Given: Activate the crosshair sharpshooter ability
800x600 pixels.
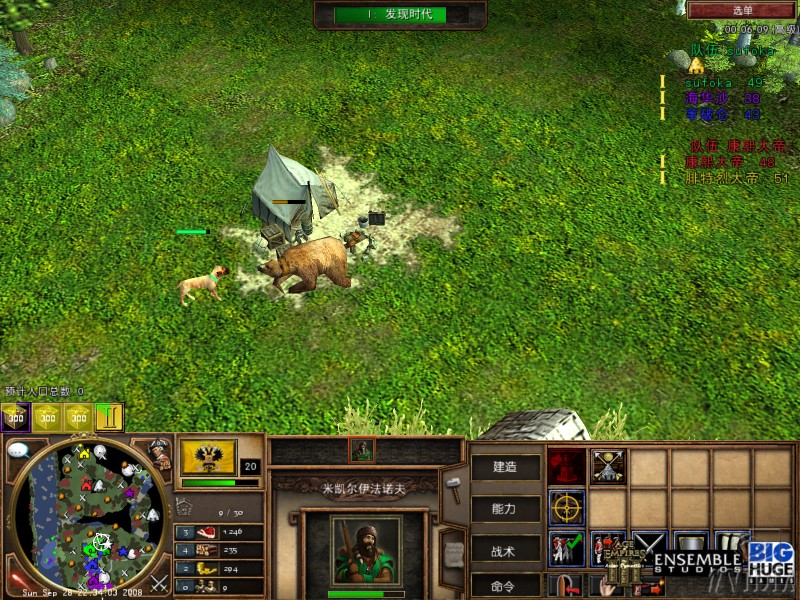Looking at the screenshot, I should click(x=567, y=506).
